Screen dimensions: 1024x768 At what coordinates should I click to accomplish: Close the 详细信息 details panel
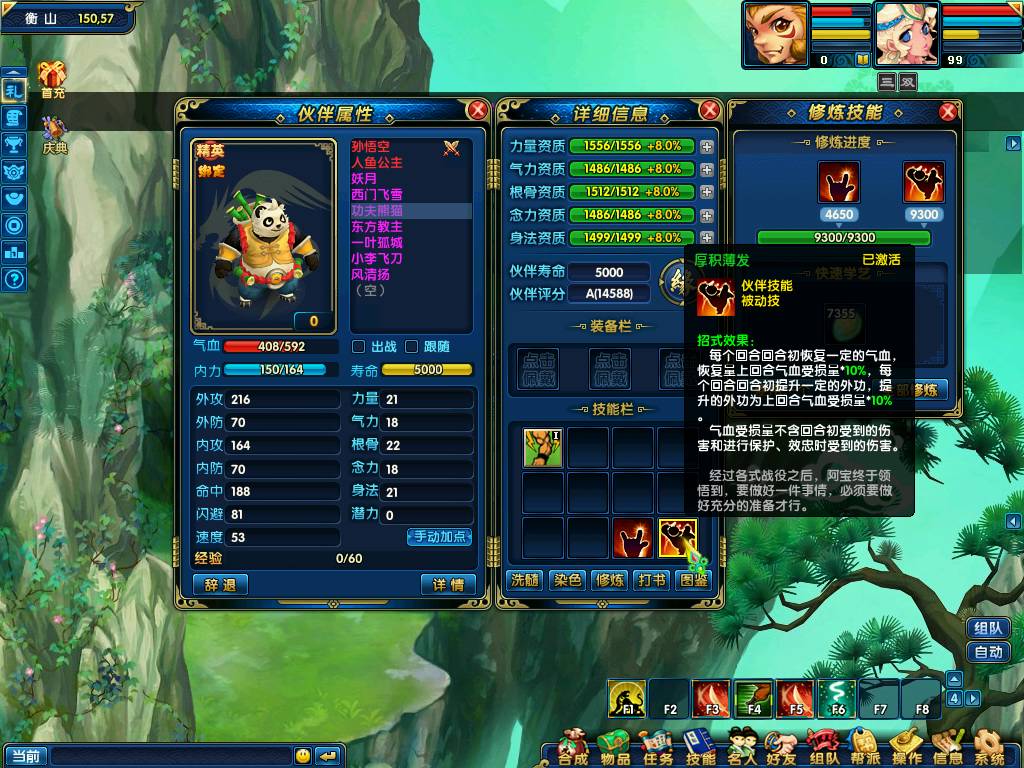click(710, 110)
